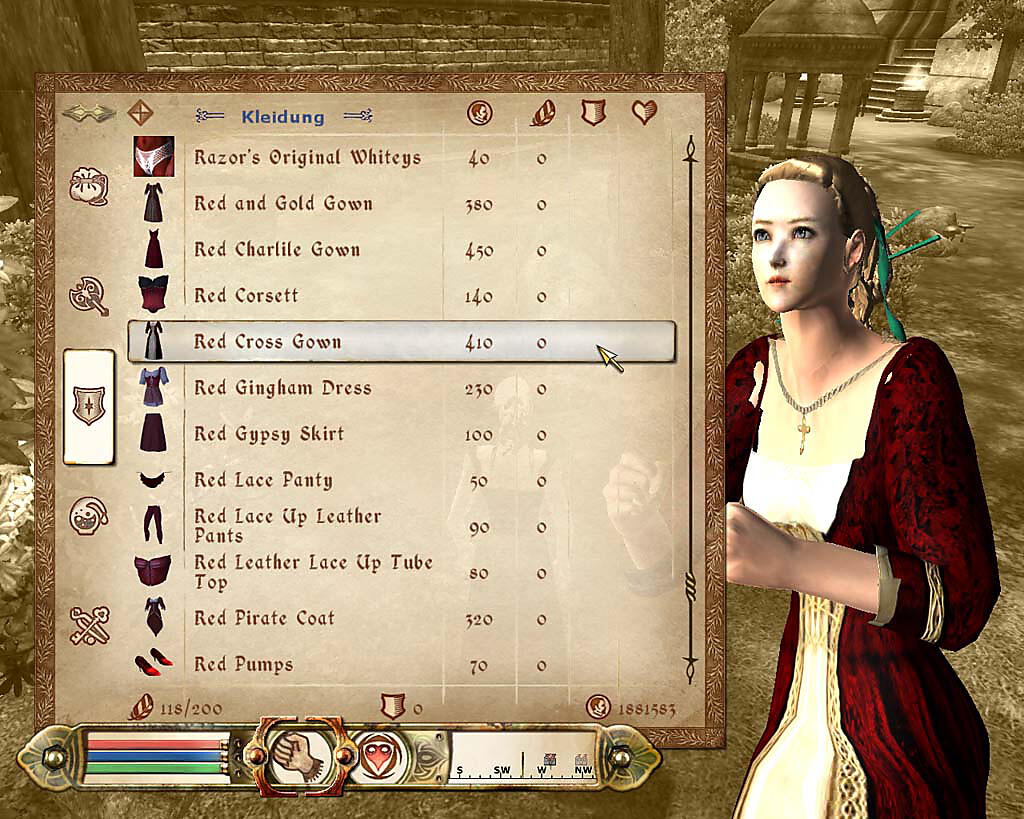Select the Red Pumps shoes
The height and width of the screenshot is (819, 1024).
[243, 664]
